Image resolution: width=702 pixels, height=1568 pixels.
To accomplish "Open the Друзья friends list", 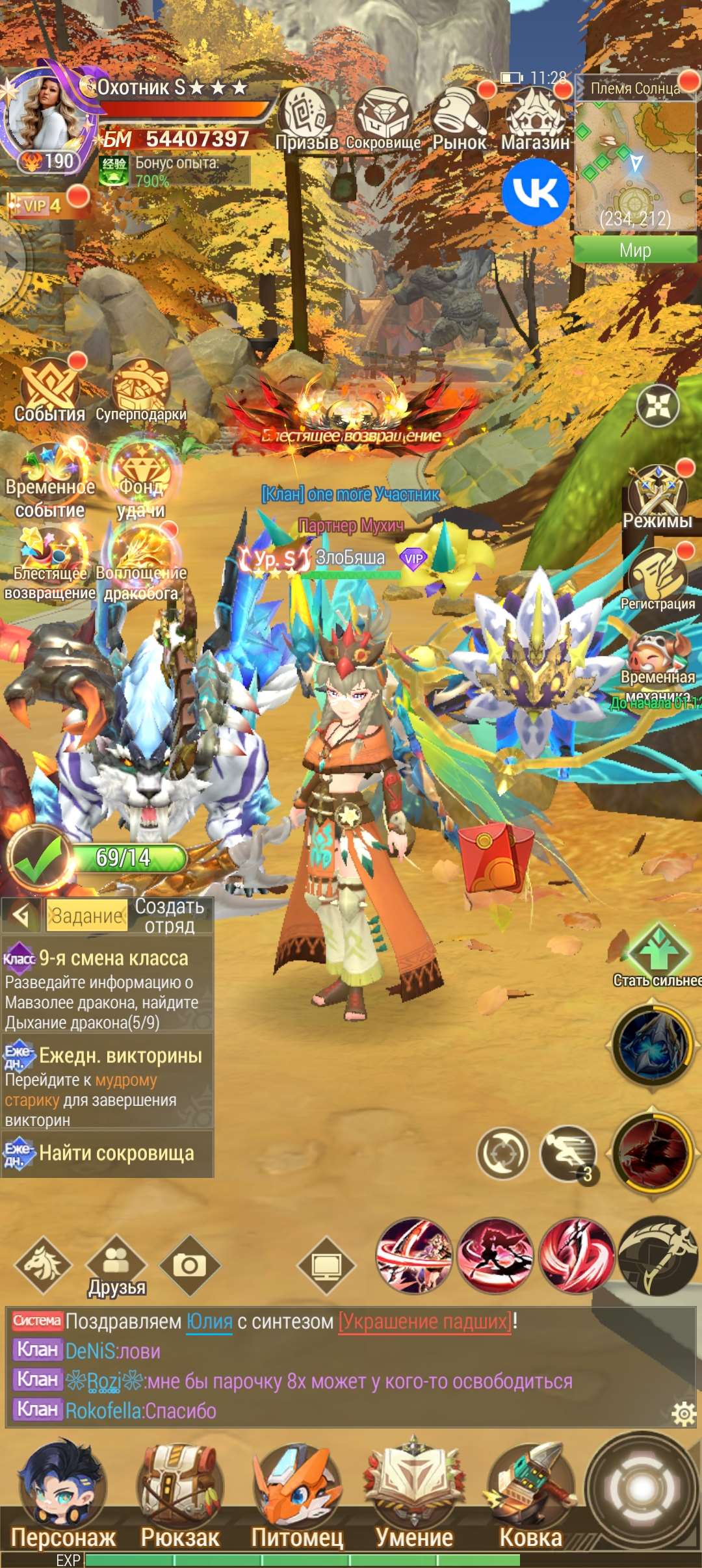I will (116, 1266).
